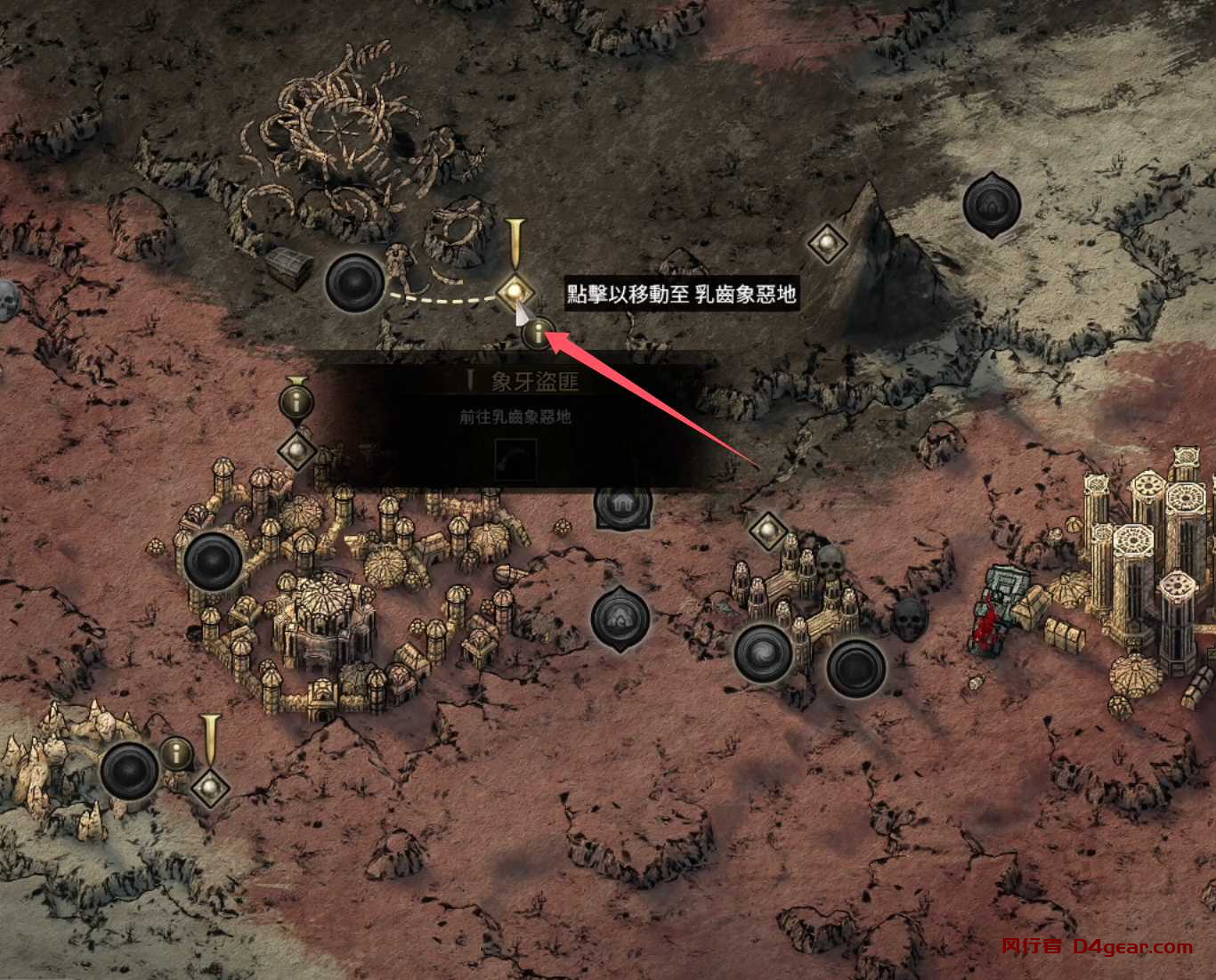The height and width of the screenshot is (980, 1216).
Task: Click the skull marker at the left map edge
Action: (7, 301)
